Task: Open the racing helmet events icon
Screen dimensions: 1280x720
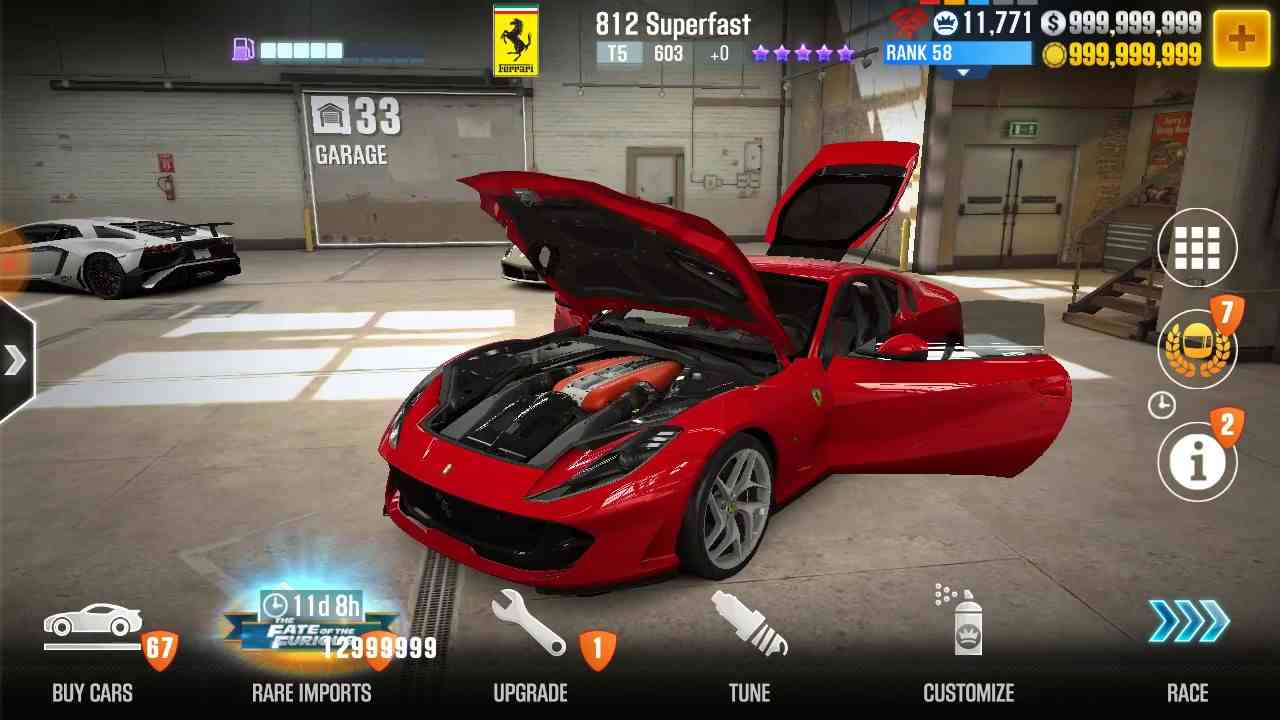Action: 1197,350
